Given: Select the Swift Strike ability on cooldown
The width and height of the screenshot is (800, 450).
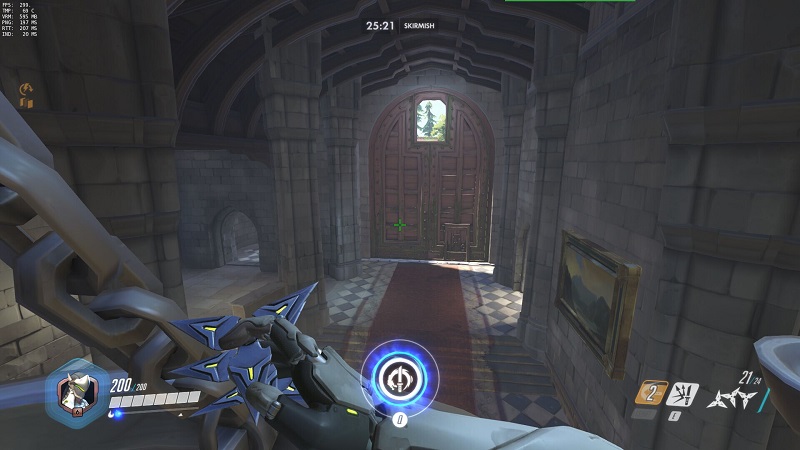Looking at the screenshot, I should (650, 393).
